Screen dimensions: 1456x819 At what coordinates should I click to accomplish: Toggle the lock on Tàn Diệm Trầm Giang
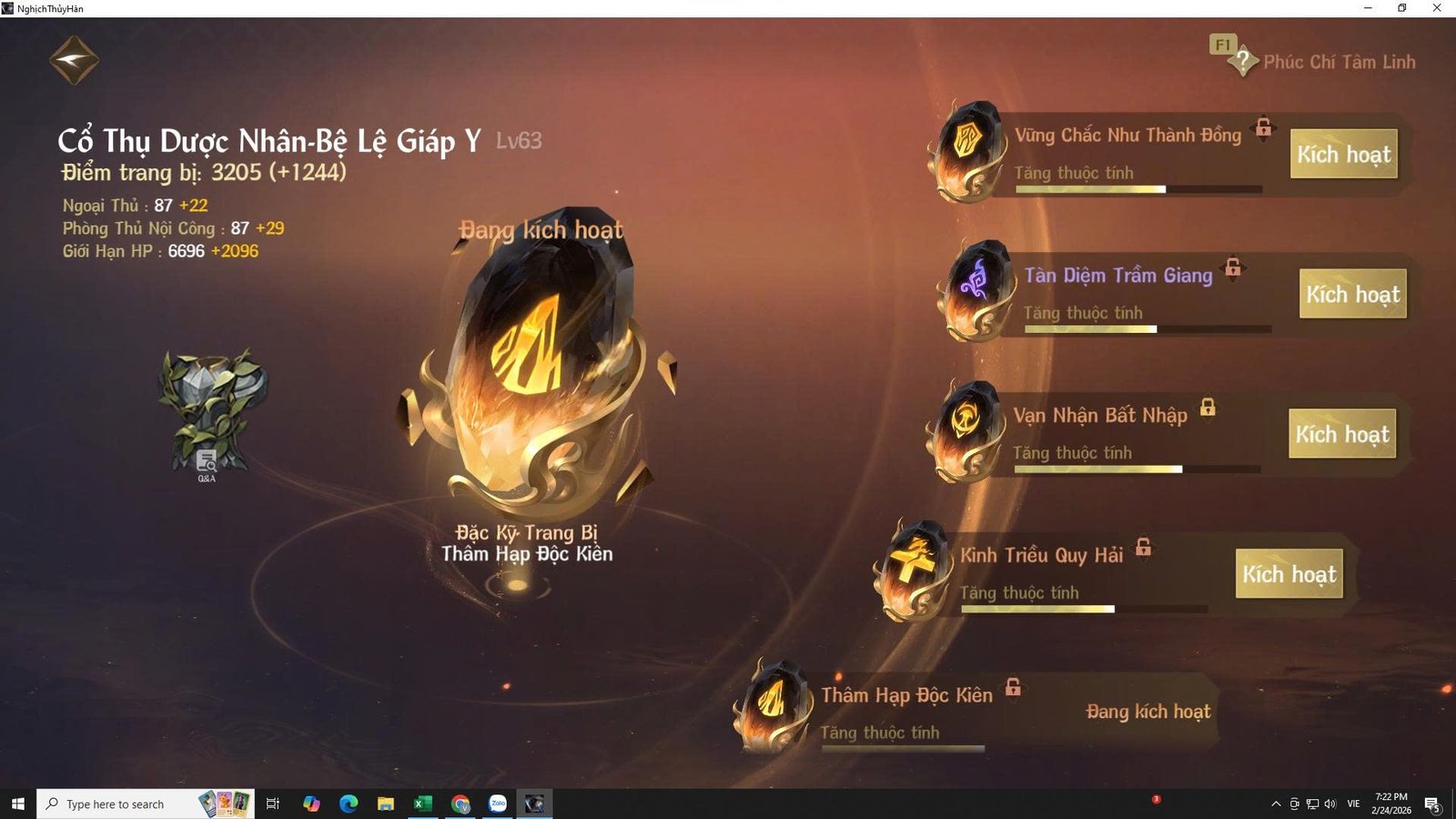point(1235,269)
